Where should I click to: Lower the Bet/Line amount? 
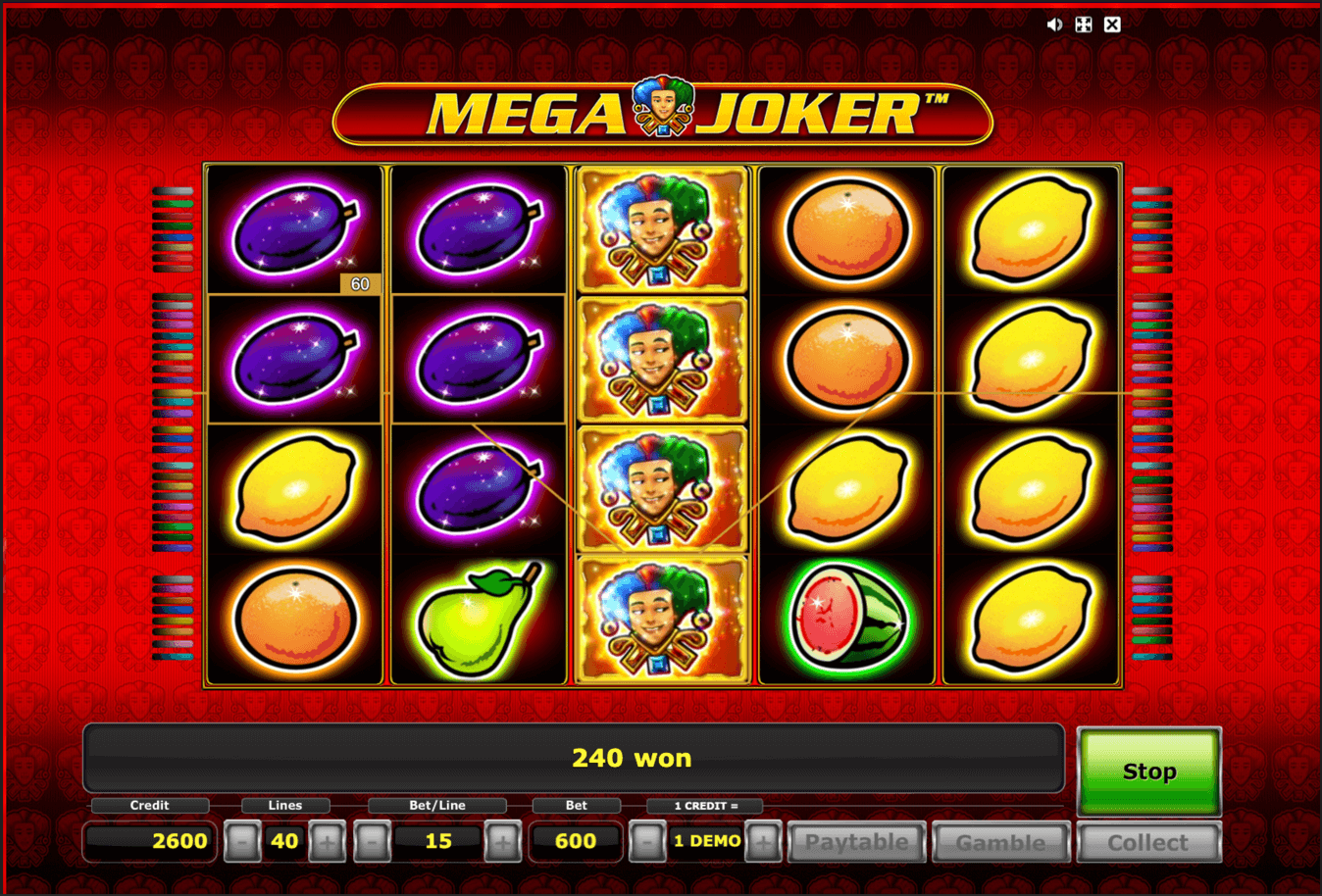point(372,842)
